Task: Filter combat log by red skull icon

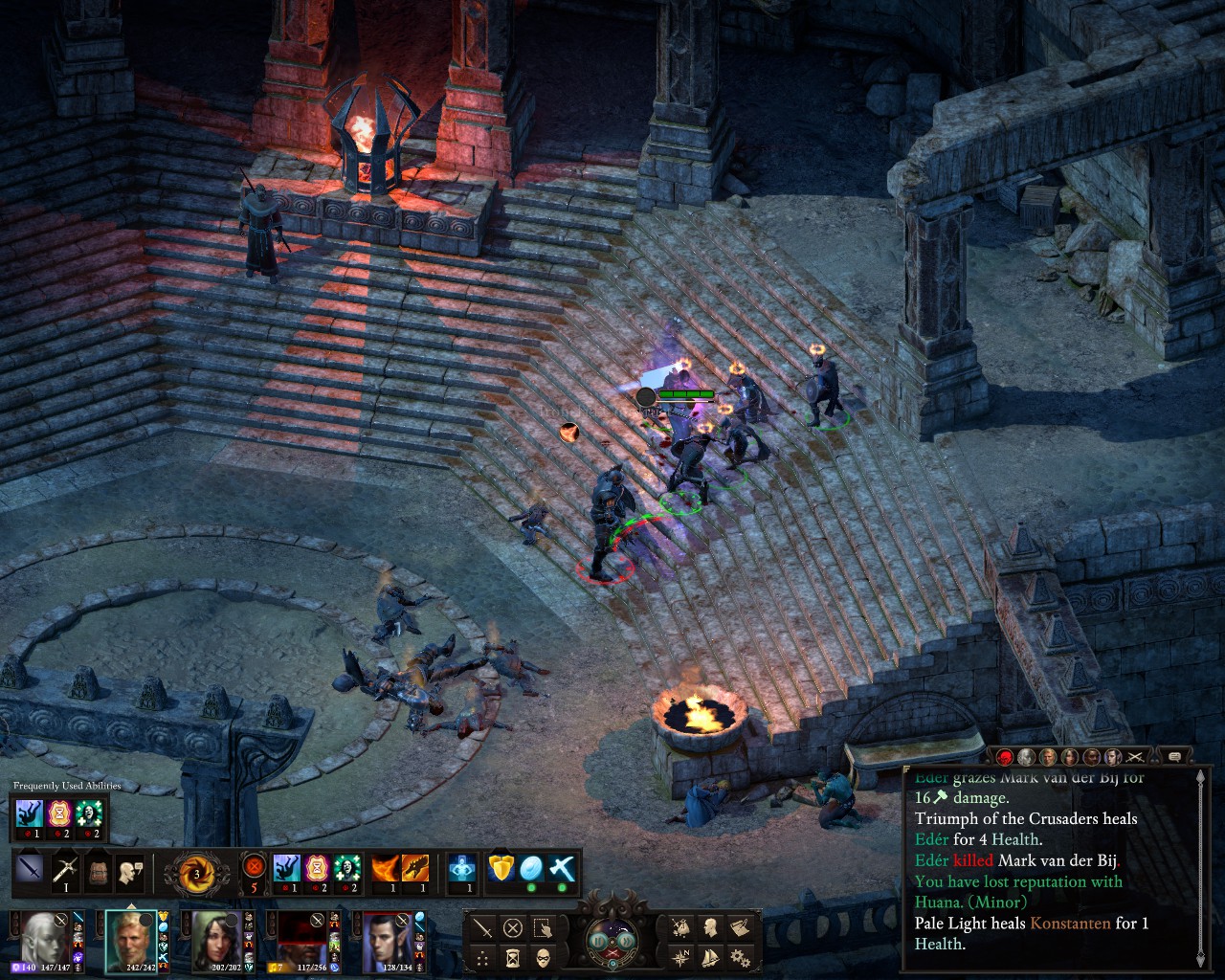Action: (x=1005, y=757)
